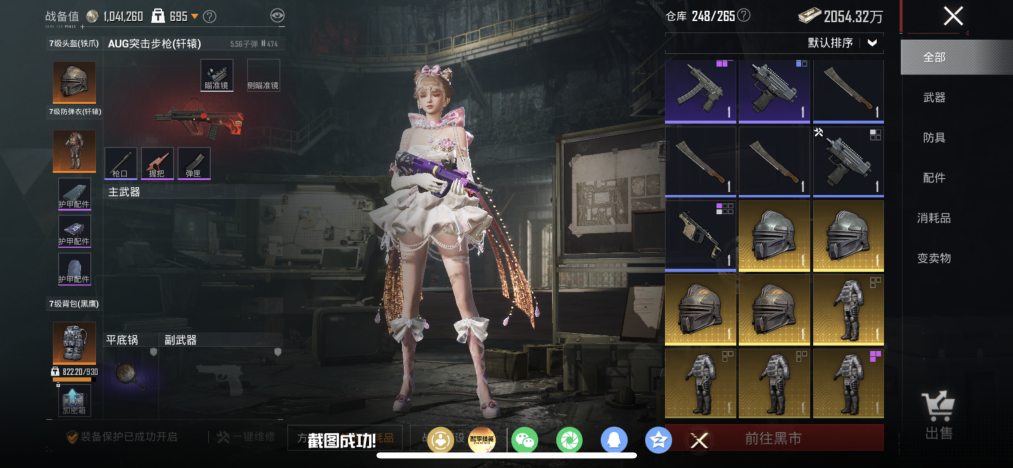Share the screenshot to WeChat

524,439
